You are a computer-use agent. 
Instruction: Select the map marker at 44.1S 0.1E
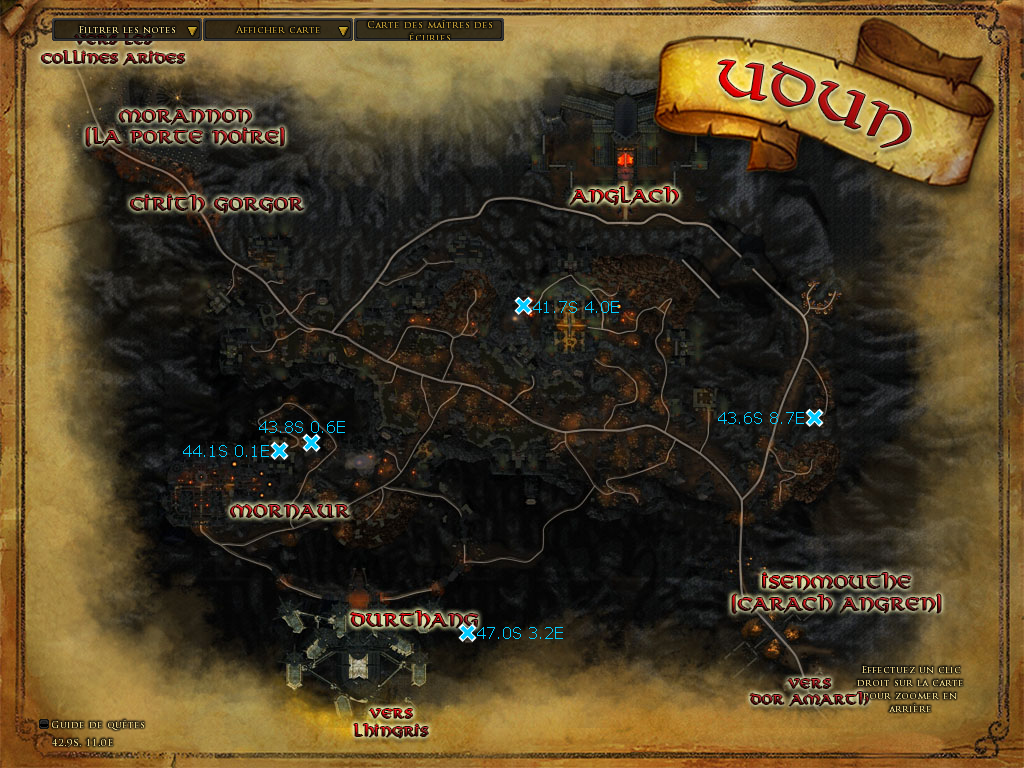[x=280, y=451]
